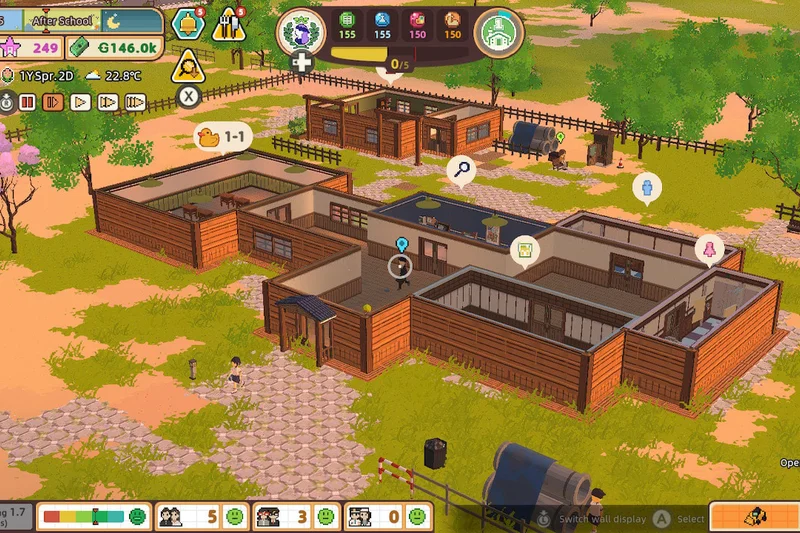The image size is (800, 533).
Task: Open the bell notification alerts
Action: [x=186, y=23]
